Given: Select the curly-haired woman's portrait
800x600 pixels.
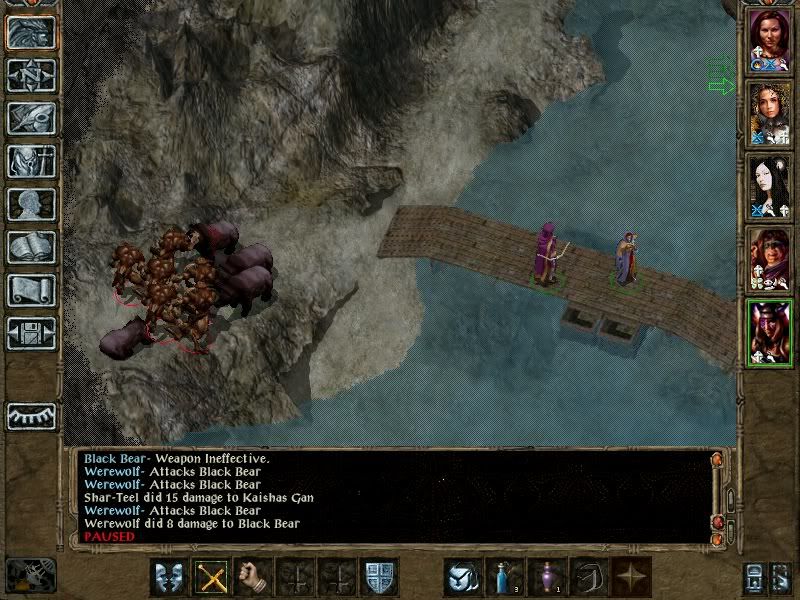Looking at the screenshot, I should click(770, 114).
